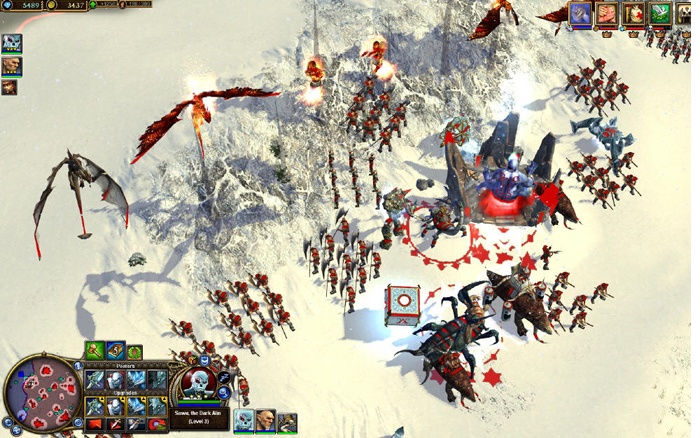Screen dimensions: 700x438
Task: Activate the blue stone fist power
Action: pyautogui.click(x=581, y=13)
